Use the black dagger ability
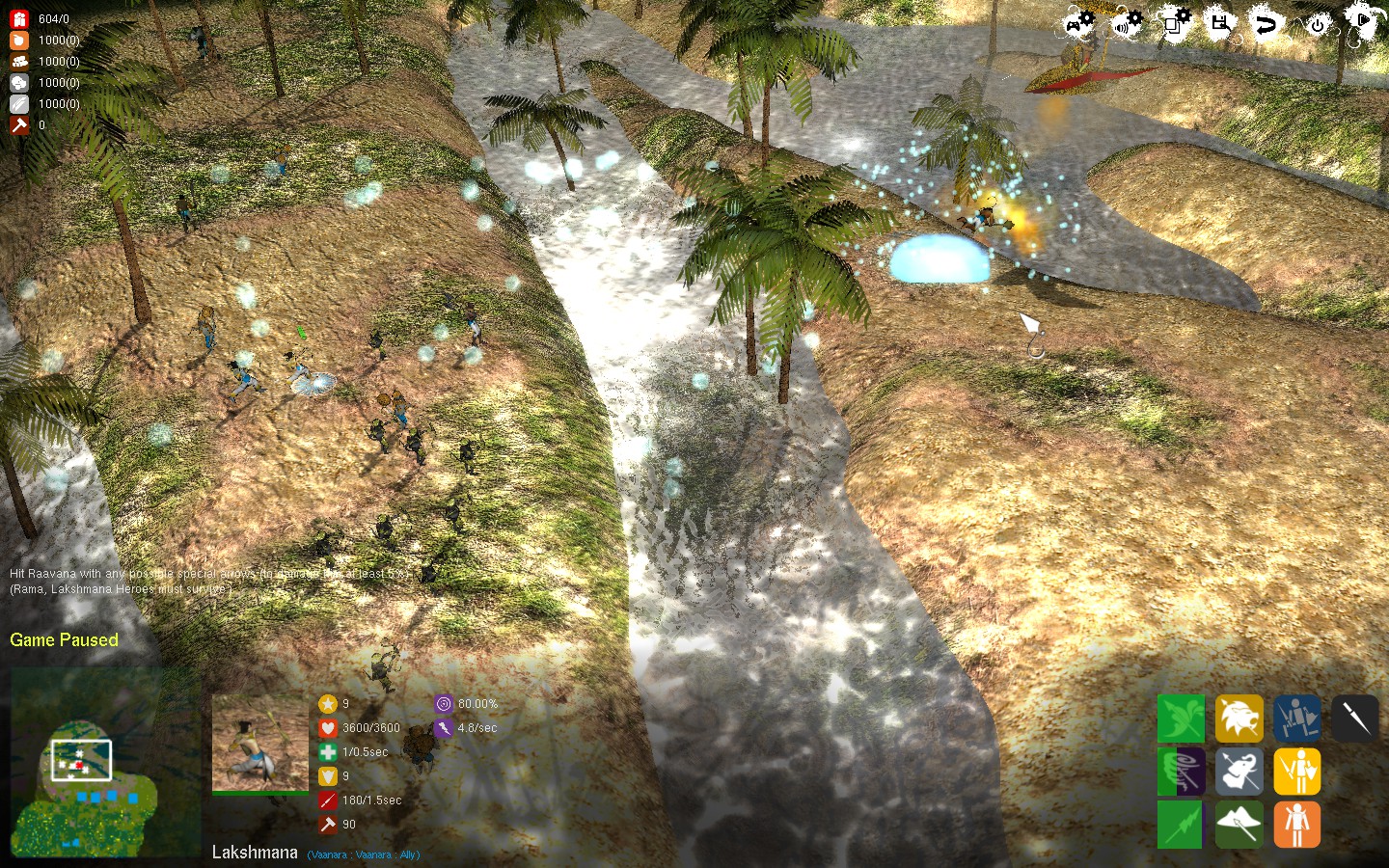 point(1354,719)
